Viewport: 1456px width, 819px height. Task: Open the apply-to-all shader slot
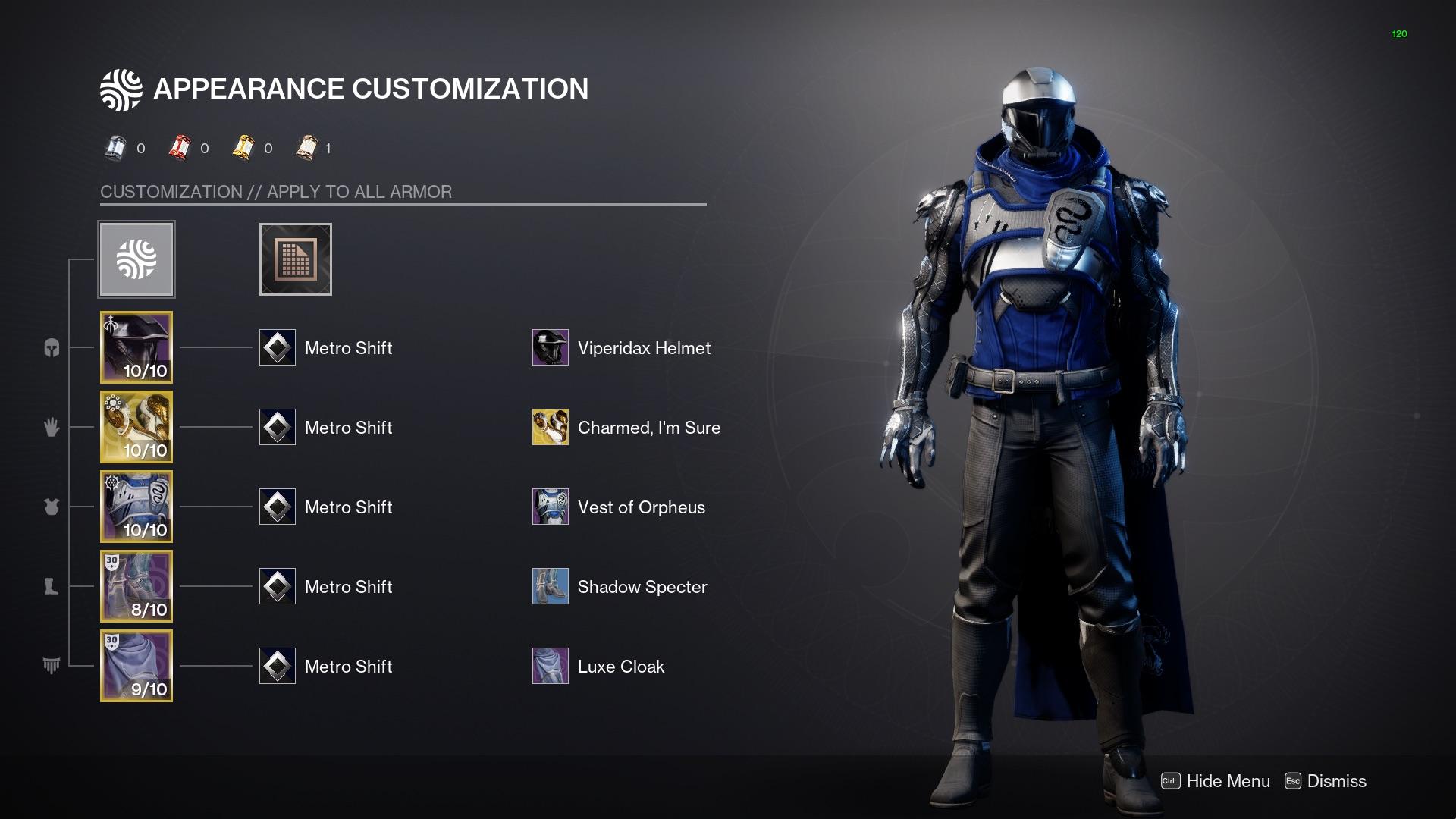(x=295, y=259)
